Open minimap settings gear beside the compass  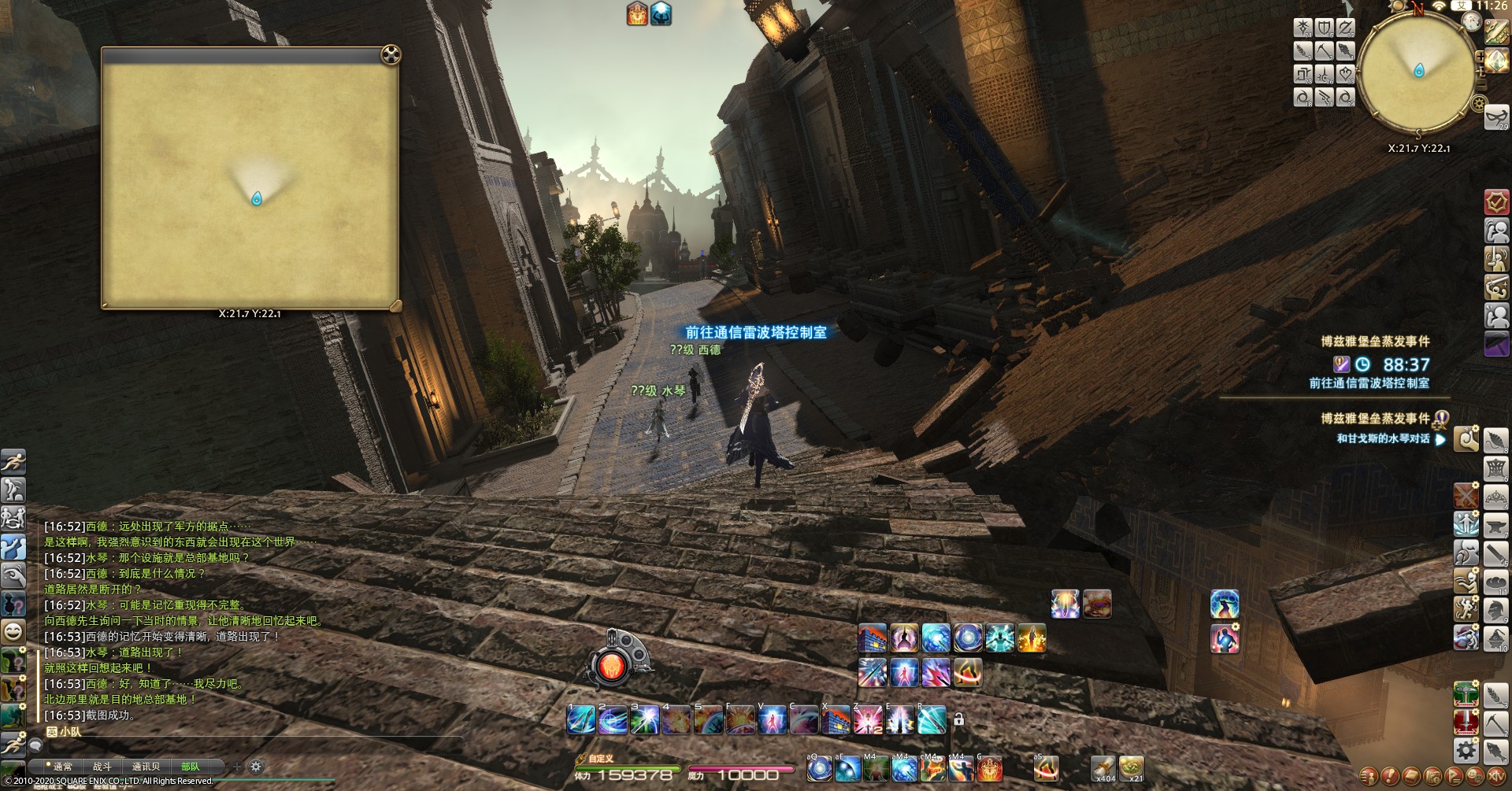tap(1479, 103)
